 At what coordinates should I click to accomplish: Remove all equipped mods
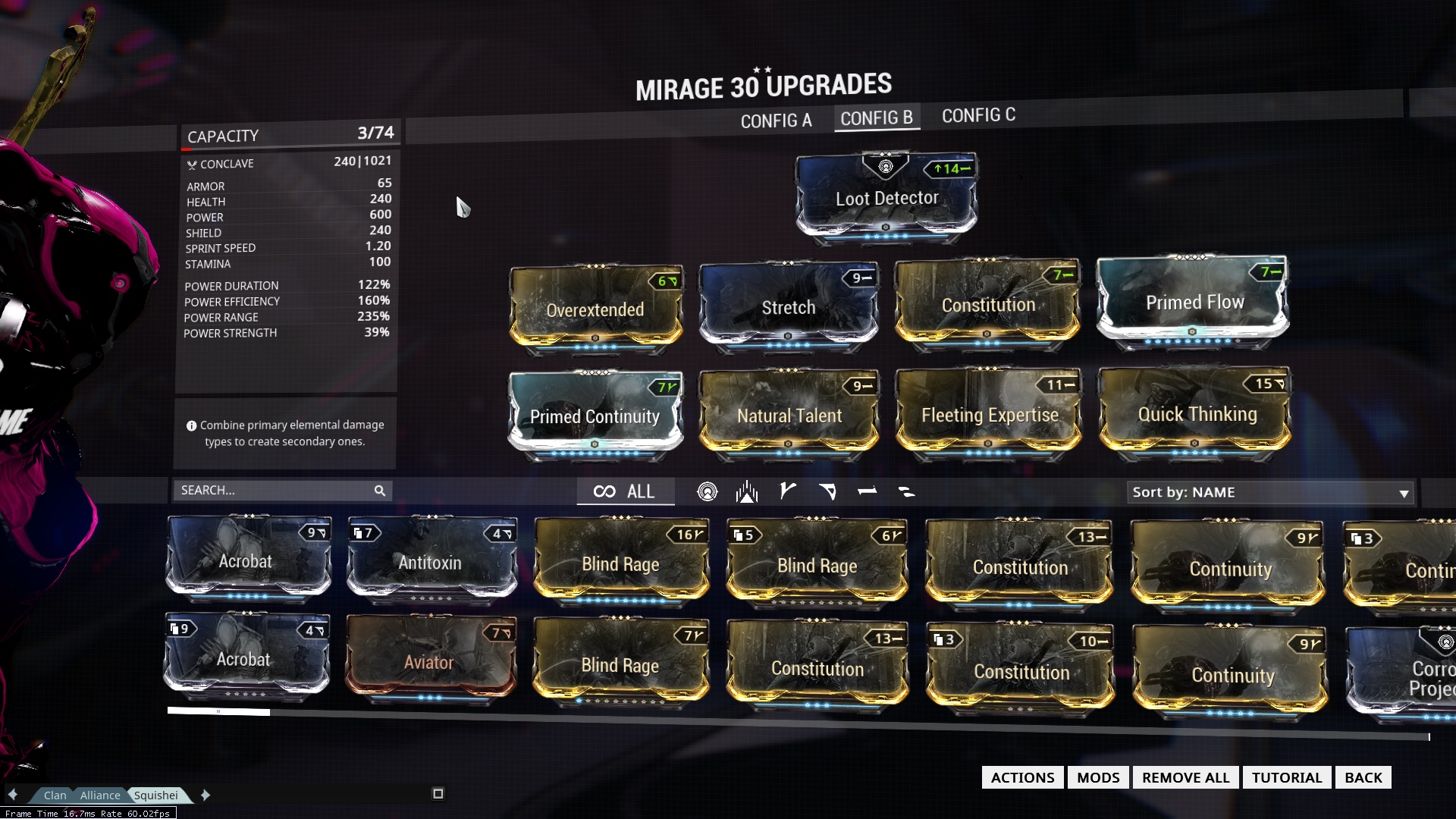(x=1185, y=777)
